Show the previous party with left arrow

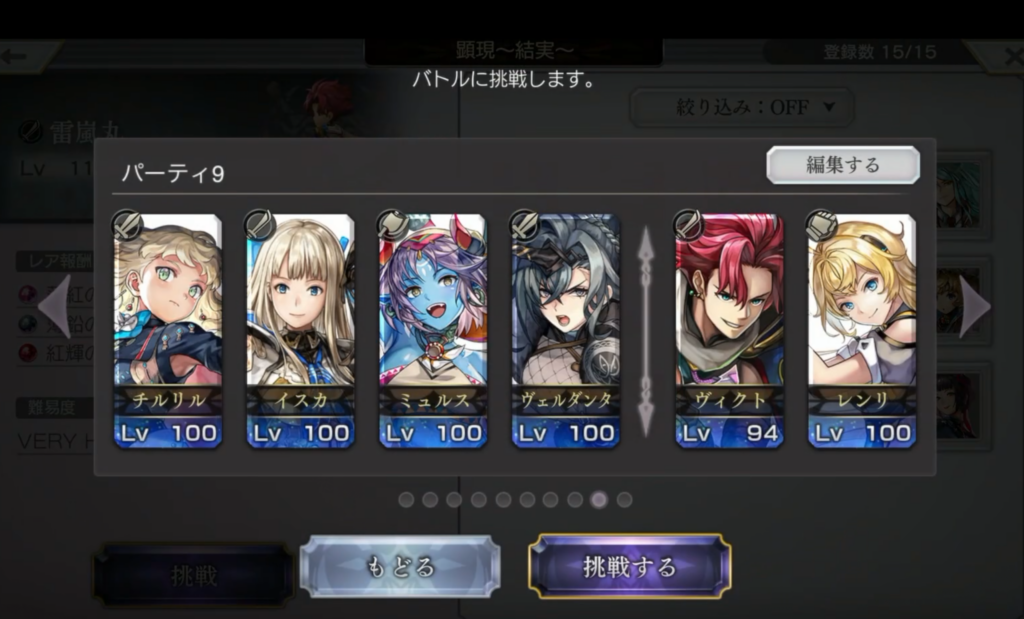55,307
